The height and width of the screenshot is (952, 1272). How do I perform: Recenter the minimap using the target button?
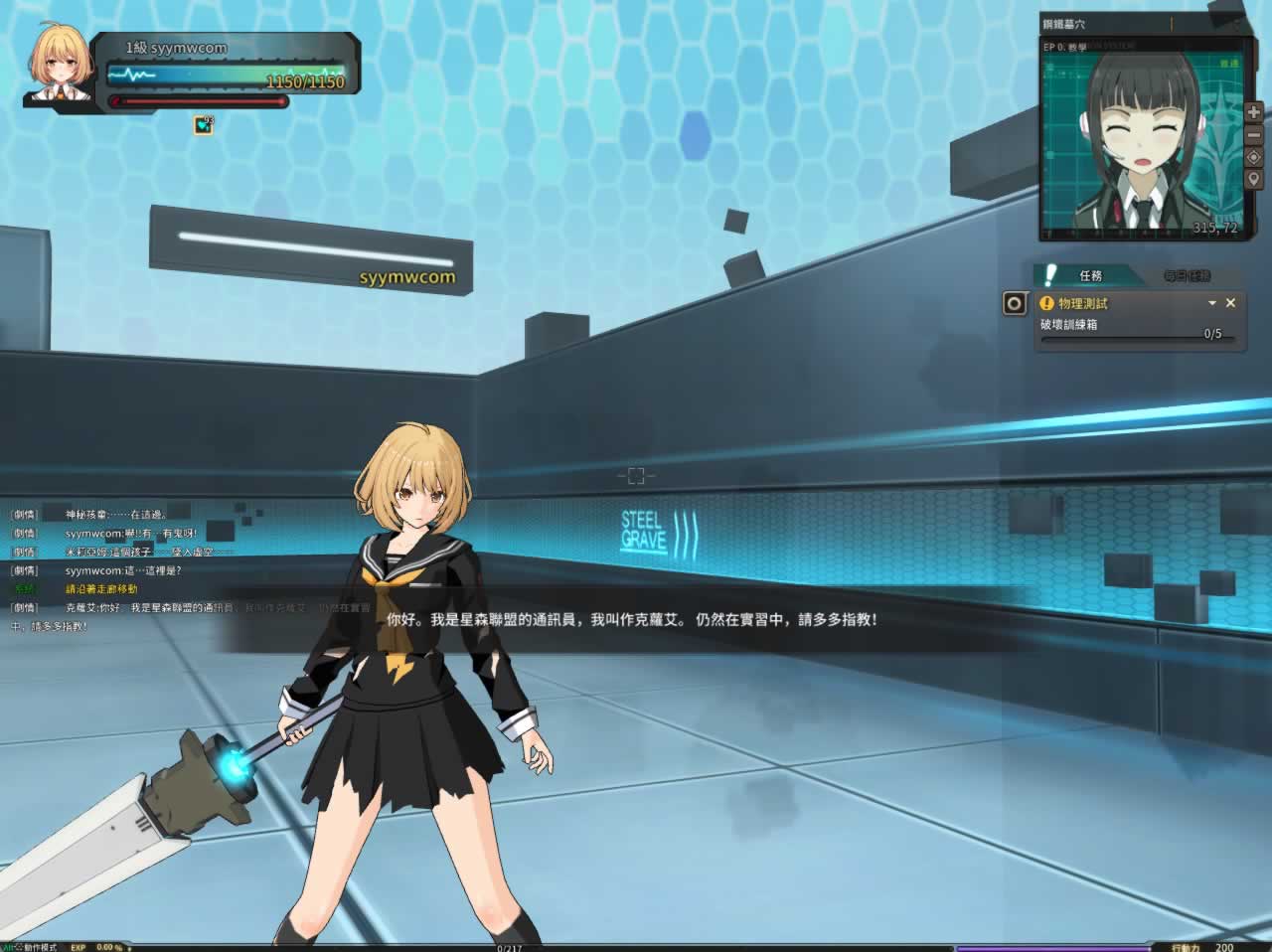1253,157
